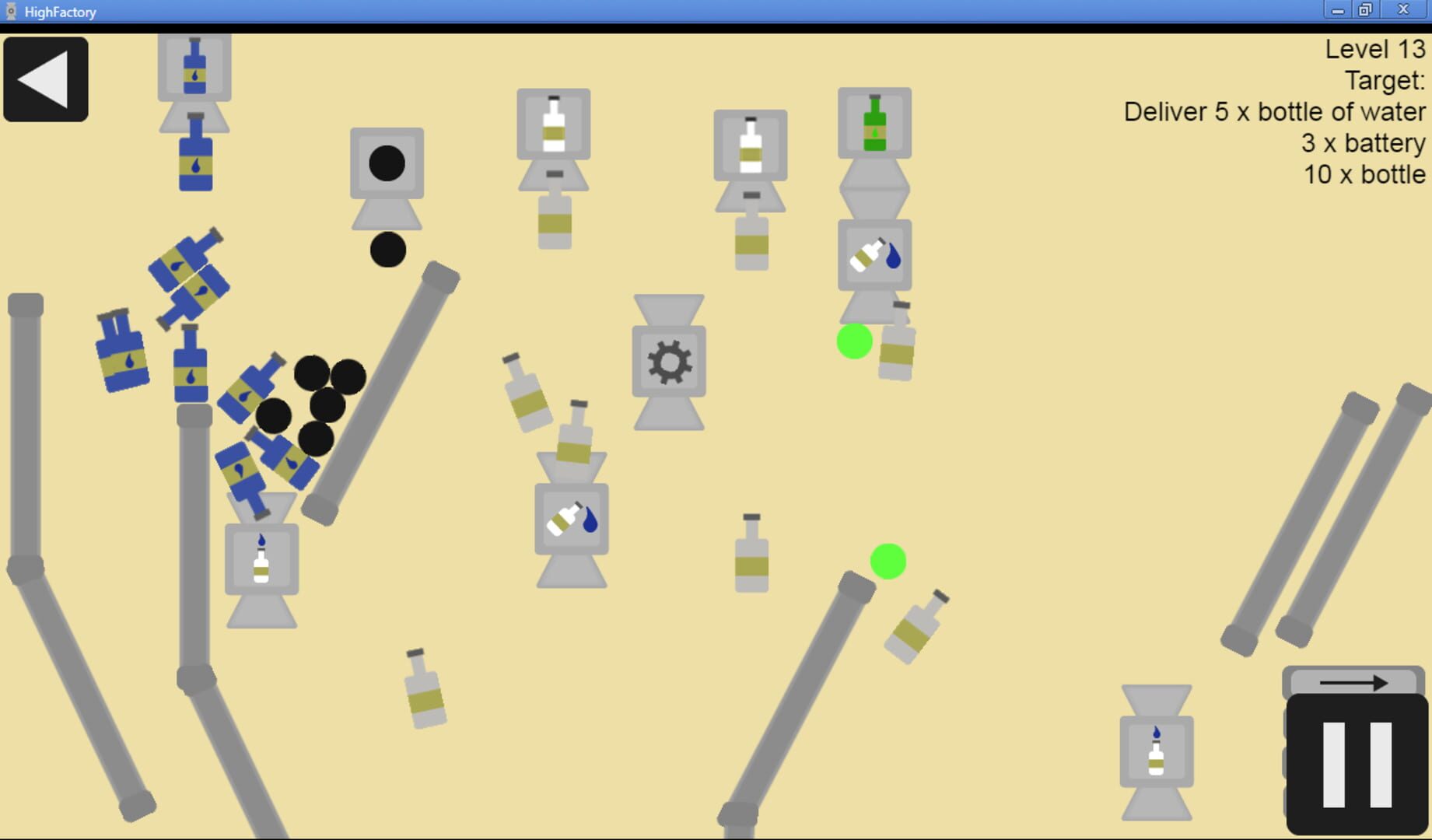Viewport: 1432px width, 840px height.
Task: Select the black ball dispenser machine
Action: 387,163
